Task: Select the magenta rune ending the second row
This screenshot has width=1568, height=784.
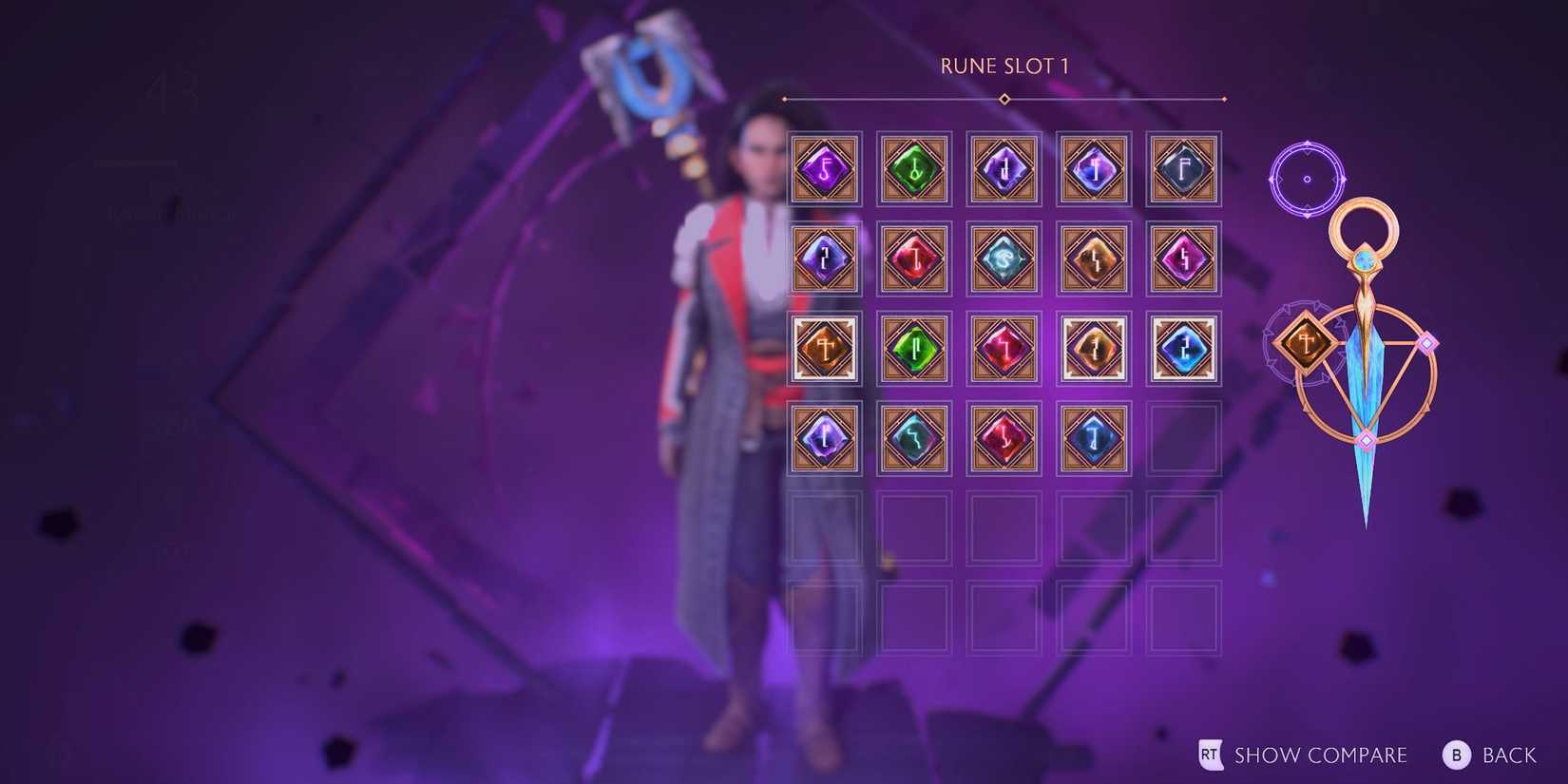Action: (1183, 258)
